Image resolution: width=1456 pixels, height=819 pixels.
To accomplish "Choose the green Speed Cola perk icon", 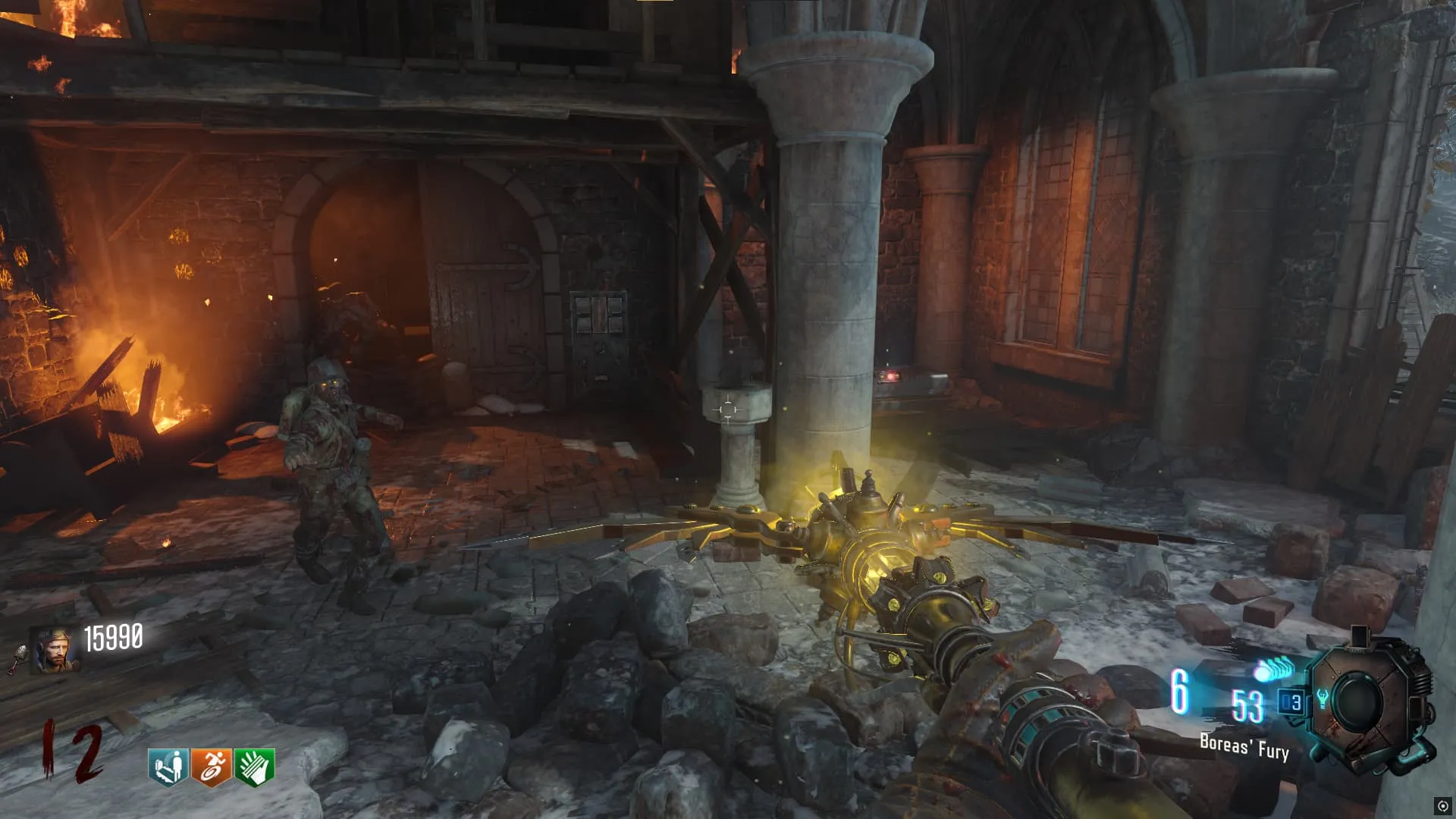I will click(x=254, y=767).
